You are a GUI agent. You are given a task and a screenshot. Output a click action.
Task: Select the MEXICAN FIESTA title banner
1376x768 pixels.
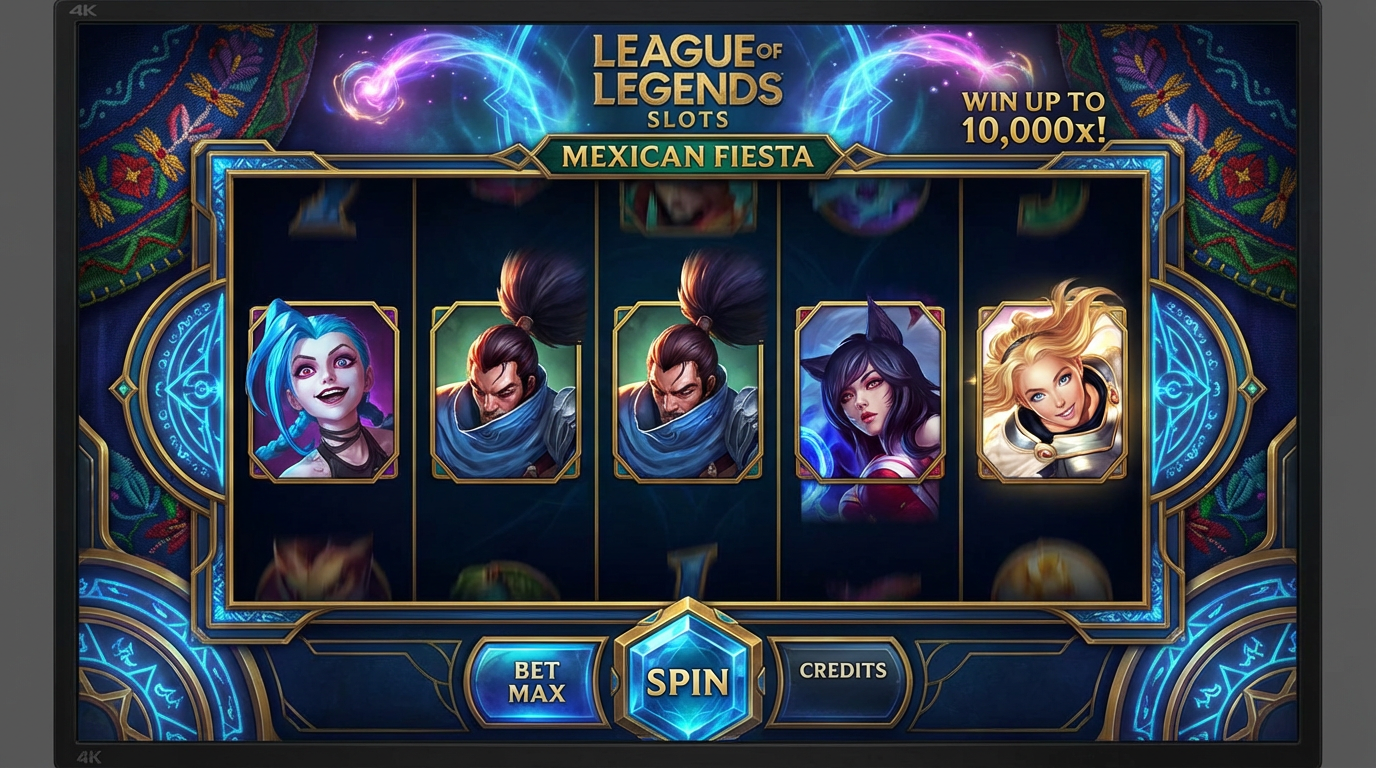[x=688, y=155]
